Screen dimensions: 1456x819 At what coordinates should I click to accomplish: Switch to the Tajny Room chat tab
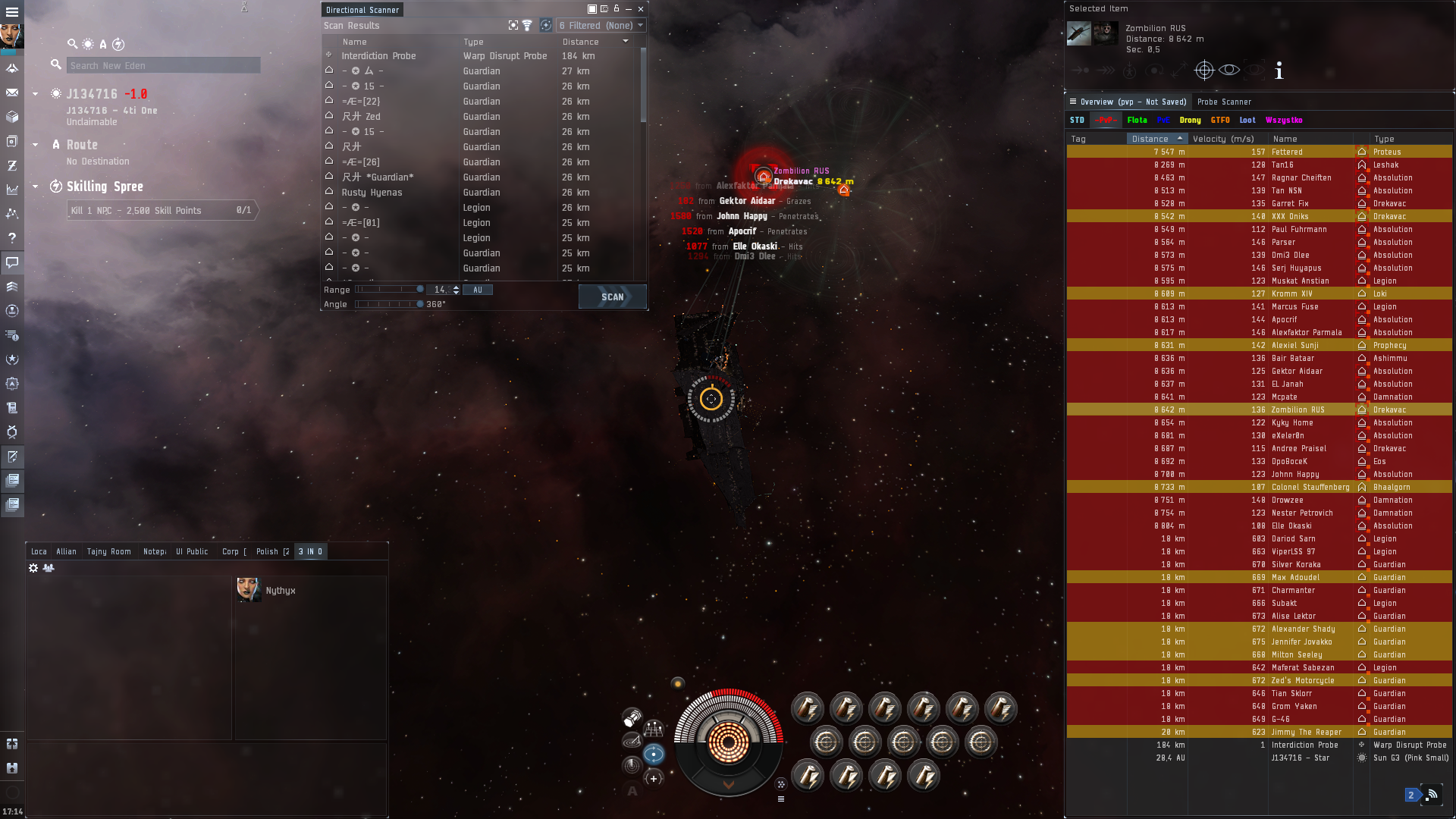click(x=108, y=551)
